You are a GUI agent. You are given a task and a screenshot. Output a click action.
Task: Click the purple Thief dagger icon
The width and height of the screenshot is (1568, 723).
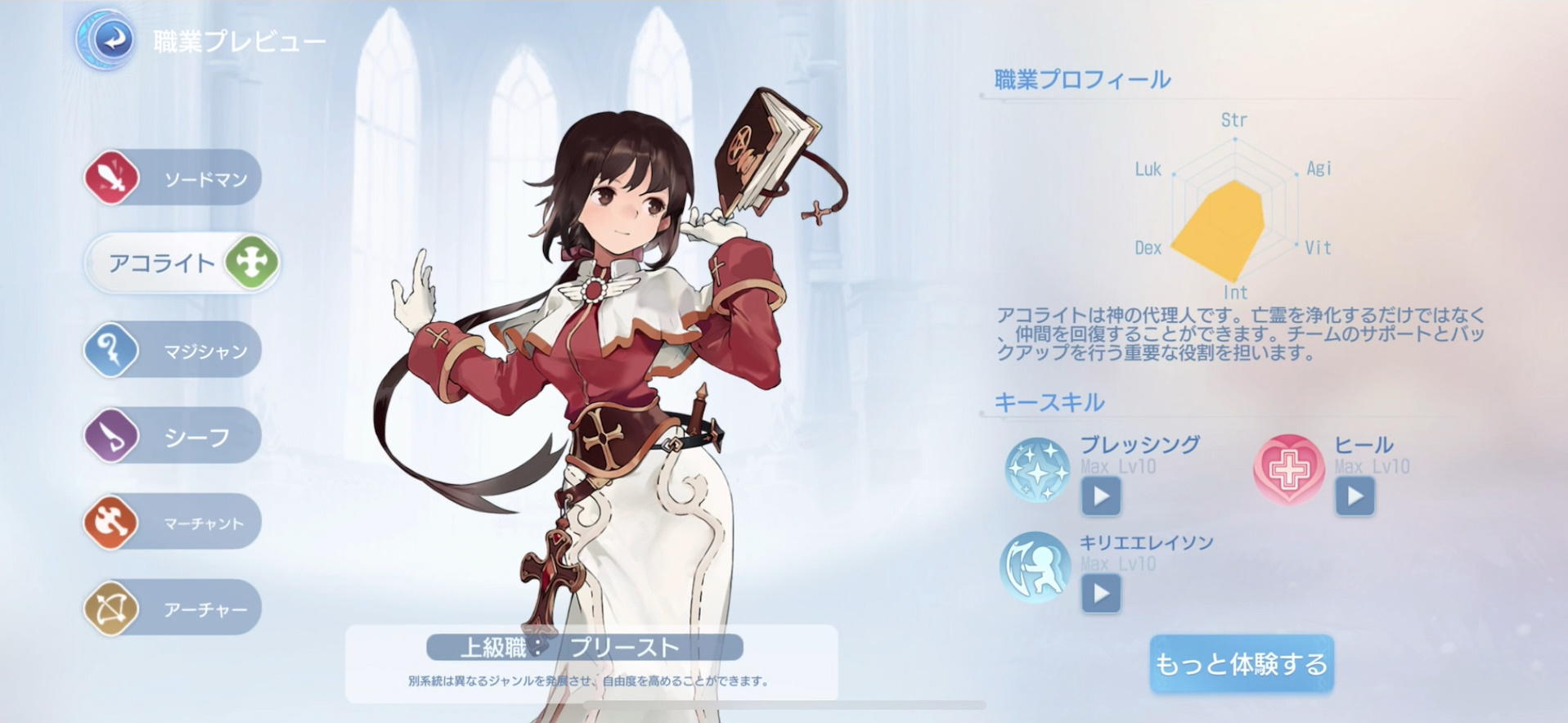(110, 436)
